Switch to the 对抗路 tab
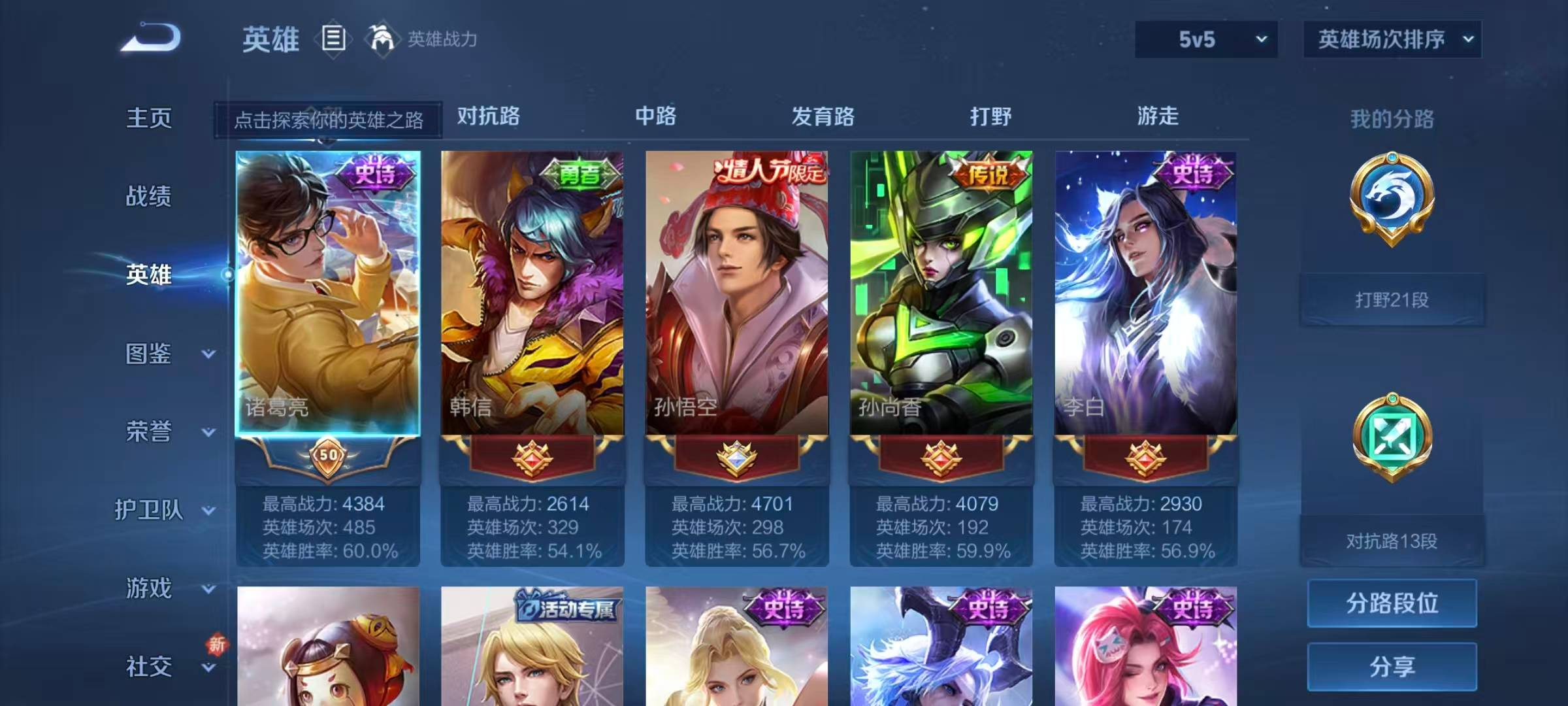This screenshot has width=1568, height=706. pos(488,118)
